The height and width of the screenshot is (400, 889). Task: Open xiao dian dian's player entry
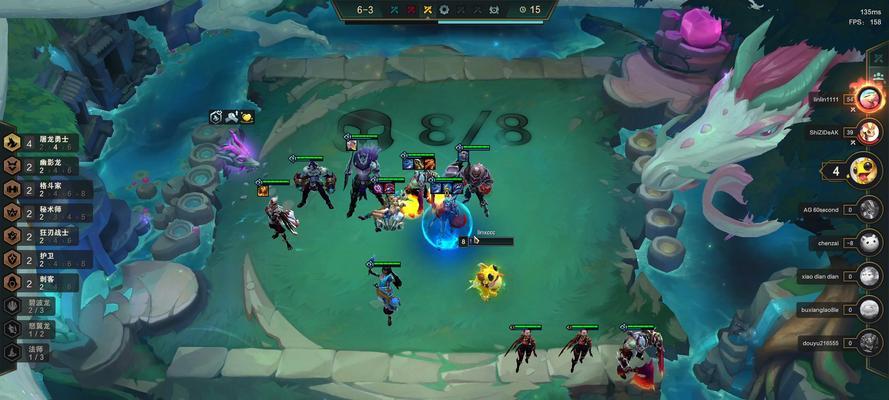868,275
